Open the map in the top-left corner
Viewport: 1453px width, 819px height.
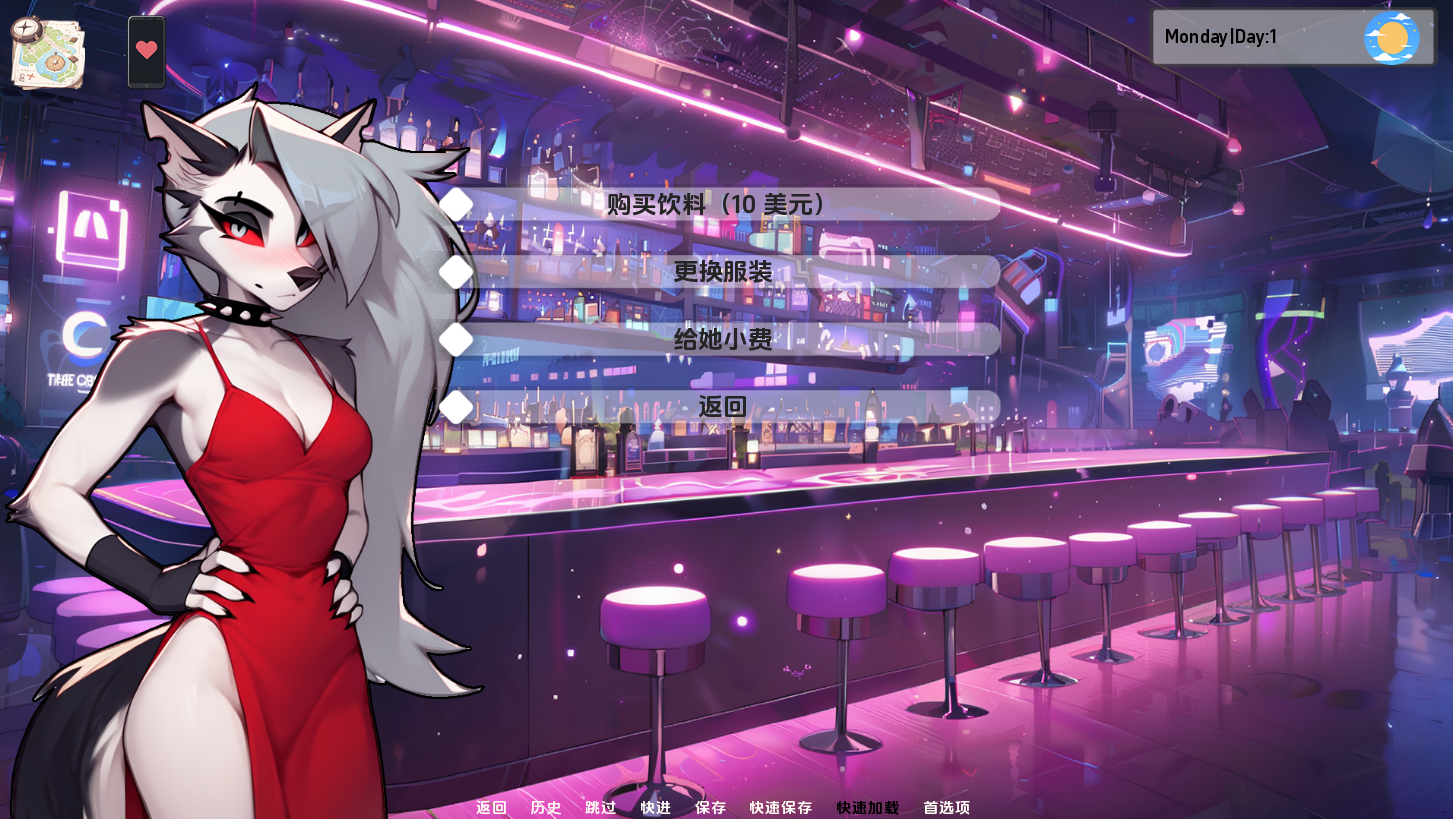click(x=46, y=50)
